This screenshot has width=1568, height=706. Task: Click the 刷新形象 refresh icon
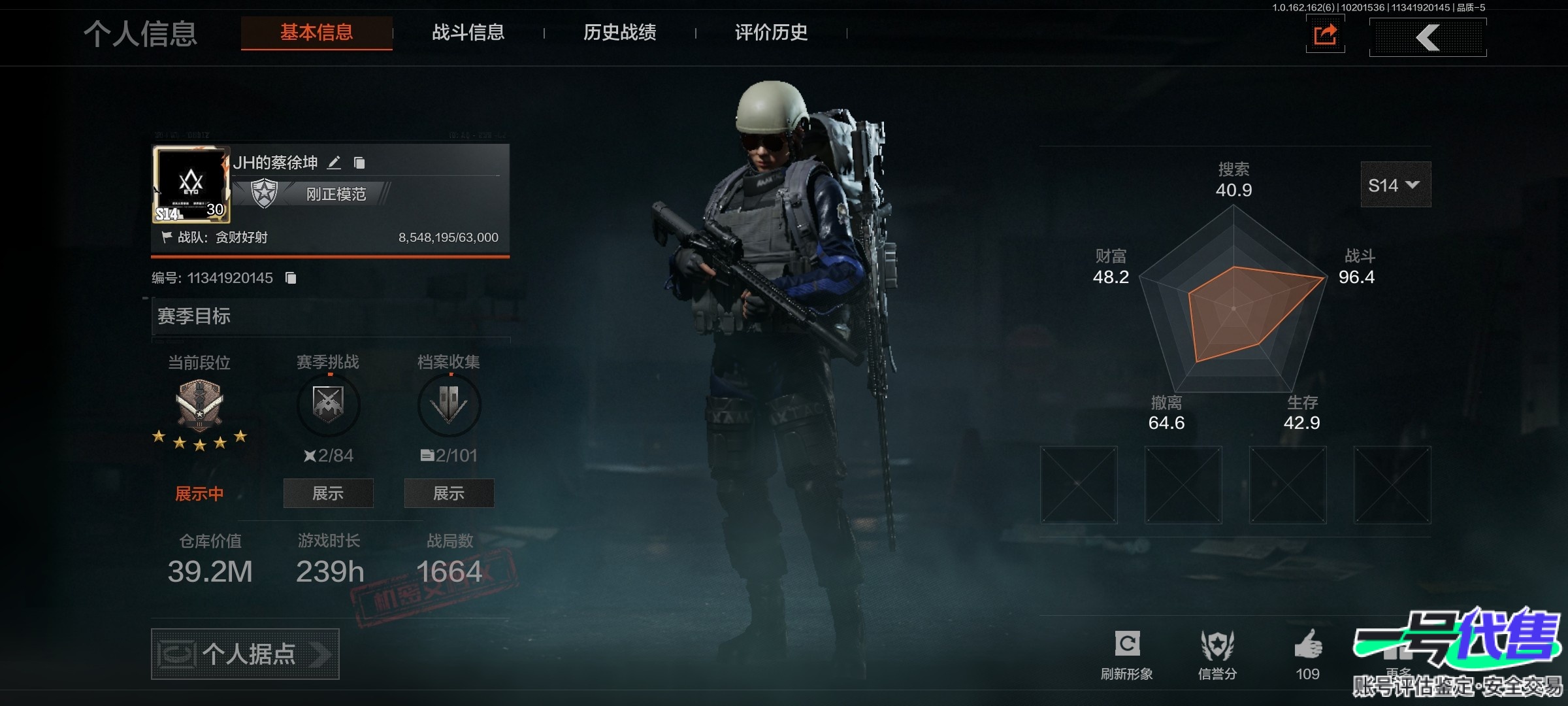click(x=1127, y=645)
